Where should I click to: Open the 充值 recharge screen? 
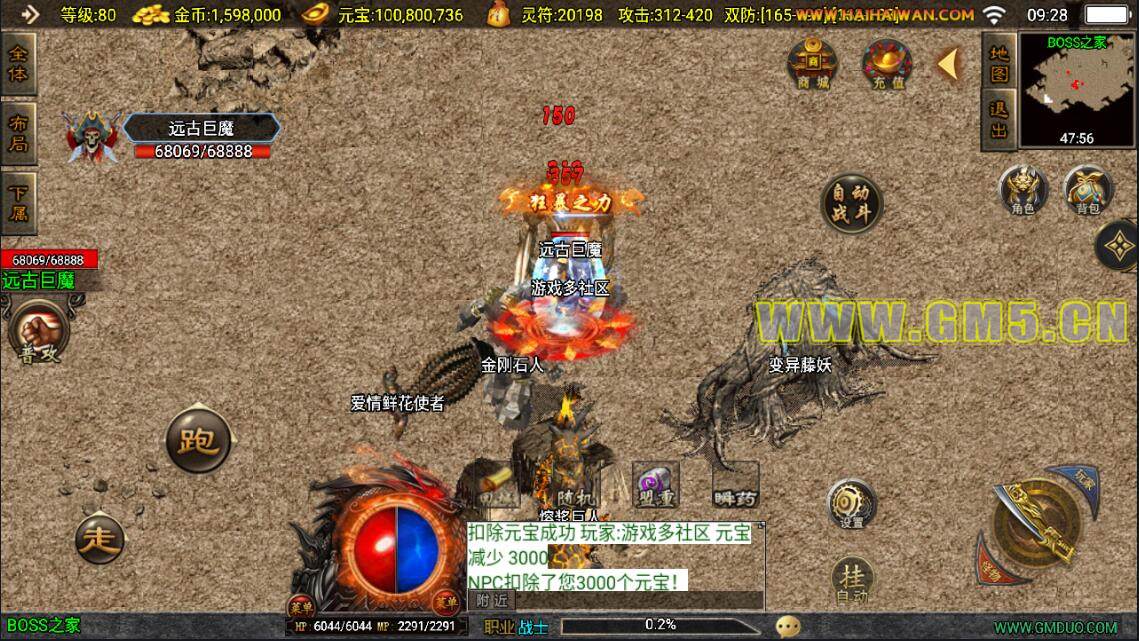[x=887, y=64]
